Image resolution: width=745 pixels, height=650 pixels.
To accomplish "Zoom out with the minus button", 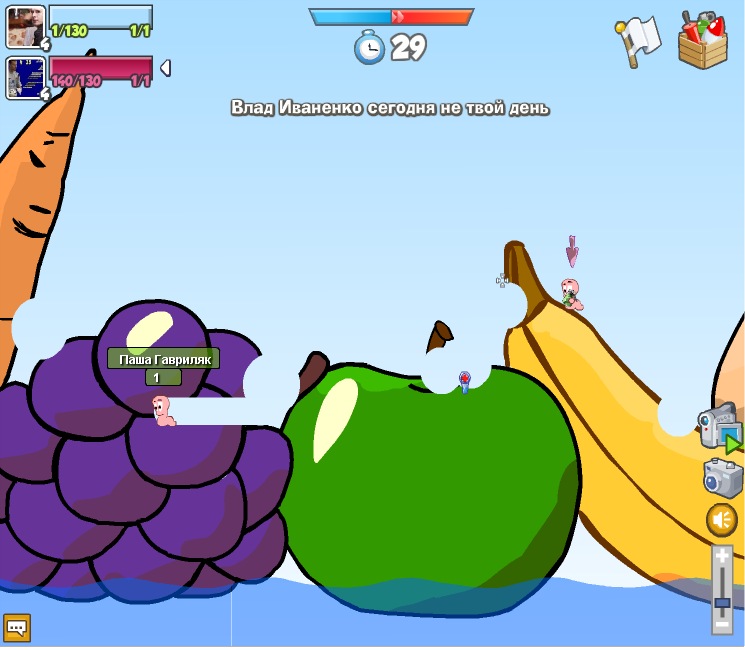I will click(722, 624).
